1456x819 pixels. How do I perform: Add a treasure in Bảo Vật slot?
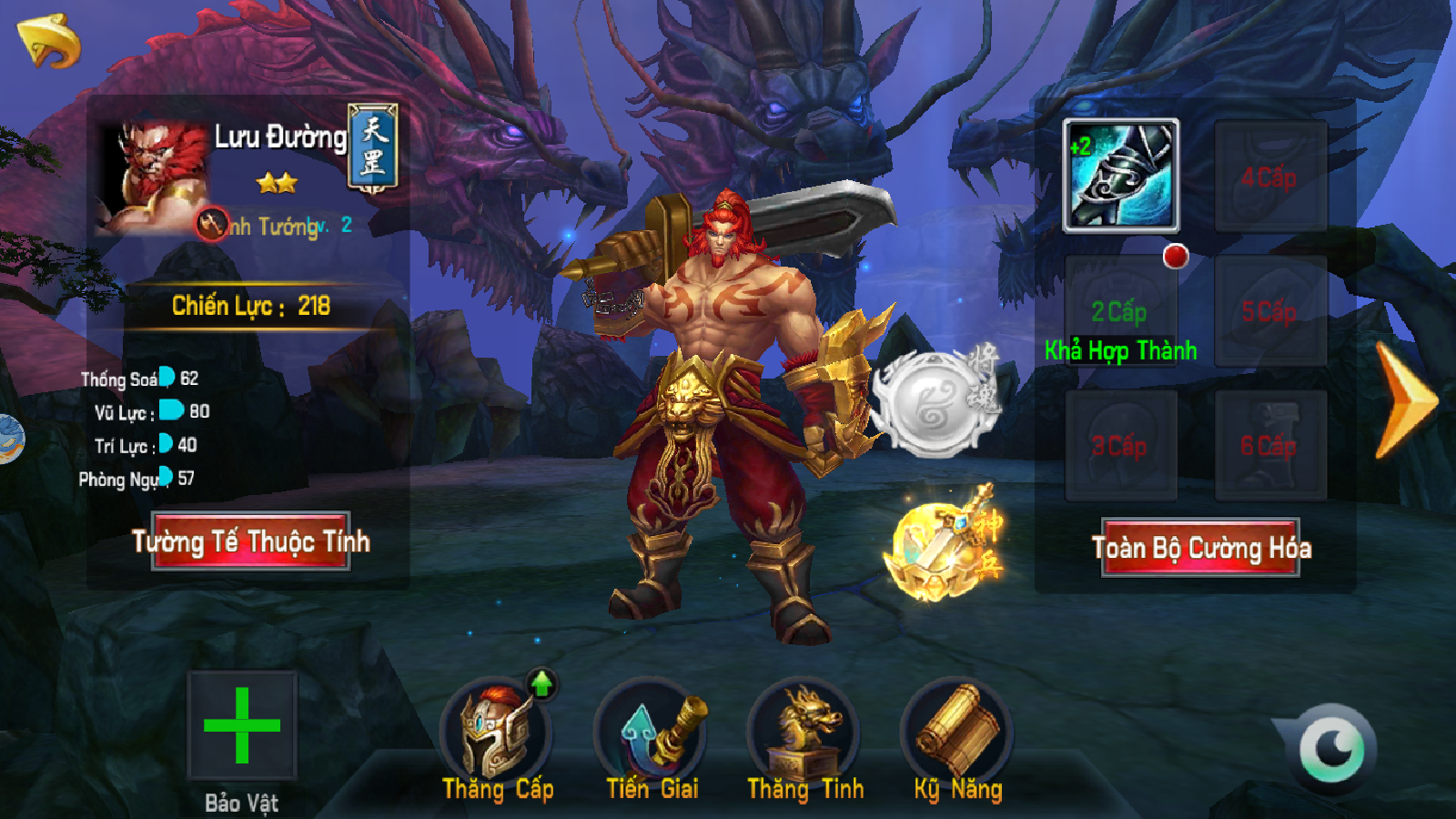point(242,725)
